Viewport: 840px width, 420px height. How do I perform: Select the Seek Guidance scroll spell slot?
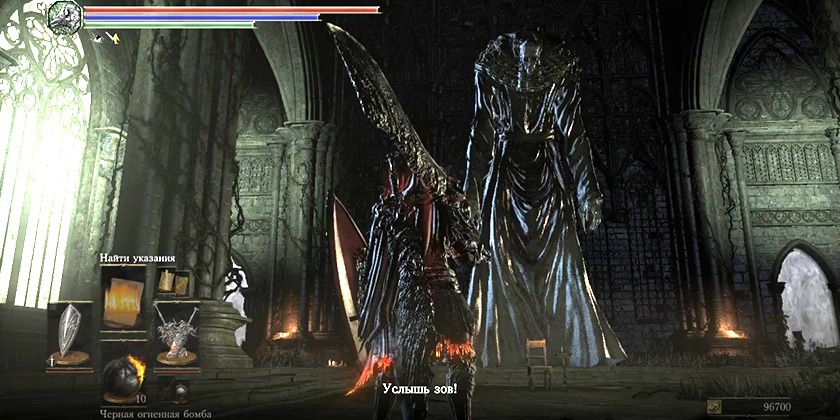click(x=122, y=292)
